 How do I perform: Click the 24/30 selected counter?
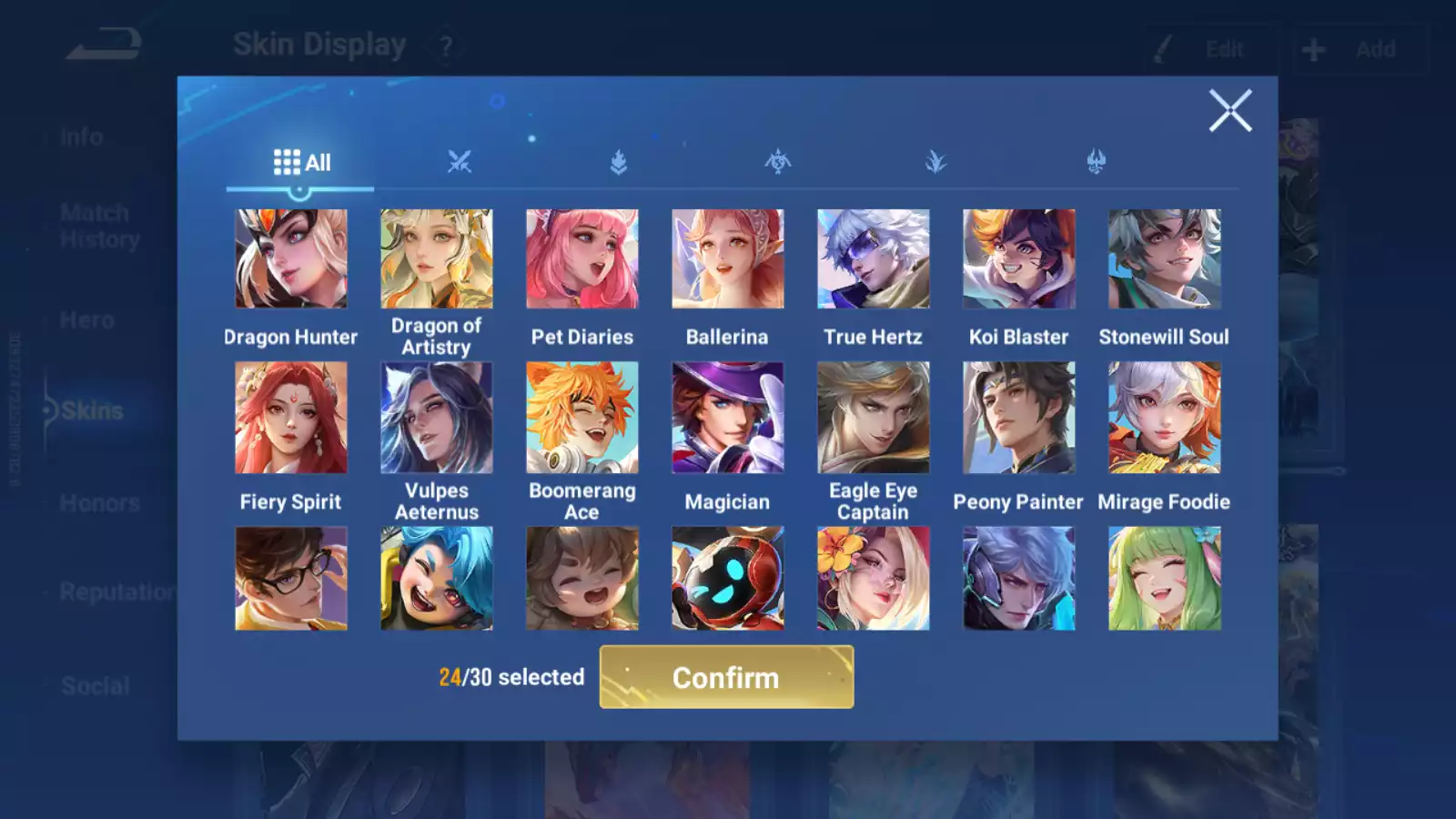[510, 677]
